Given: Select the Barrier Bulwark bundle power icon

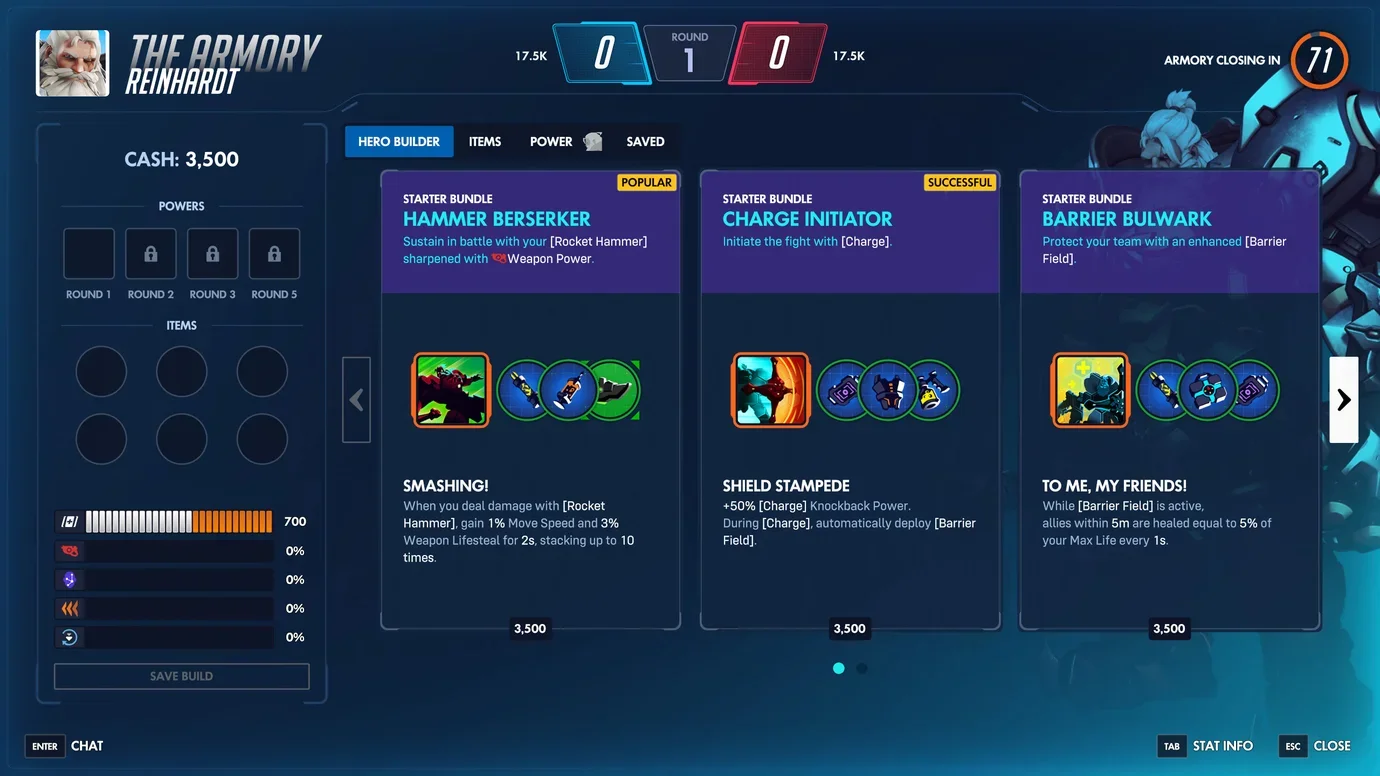Looking at the screenshot, I should pyautogui.click(x=1090, y=390).
